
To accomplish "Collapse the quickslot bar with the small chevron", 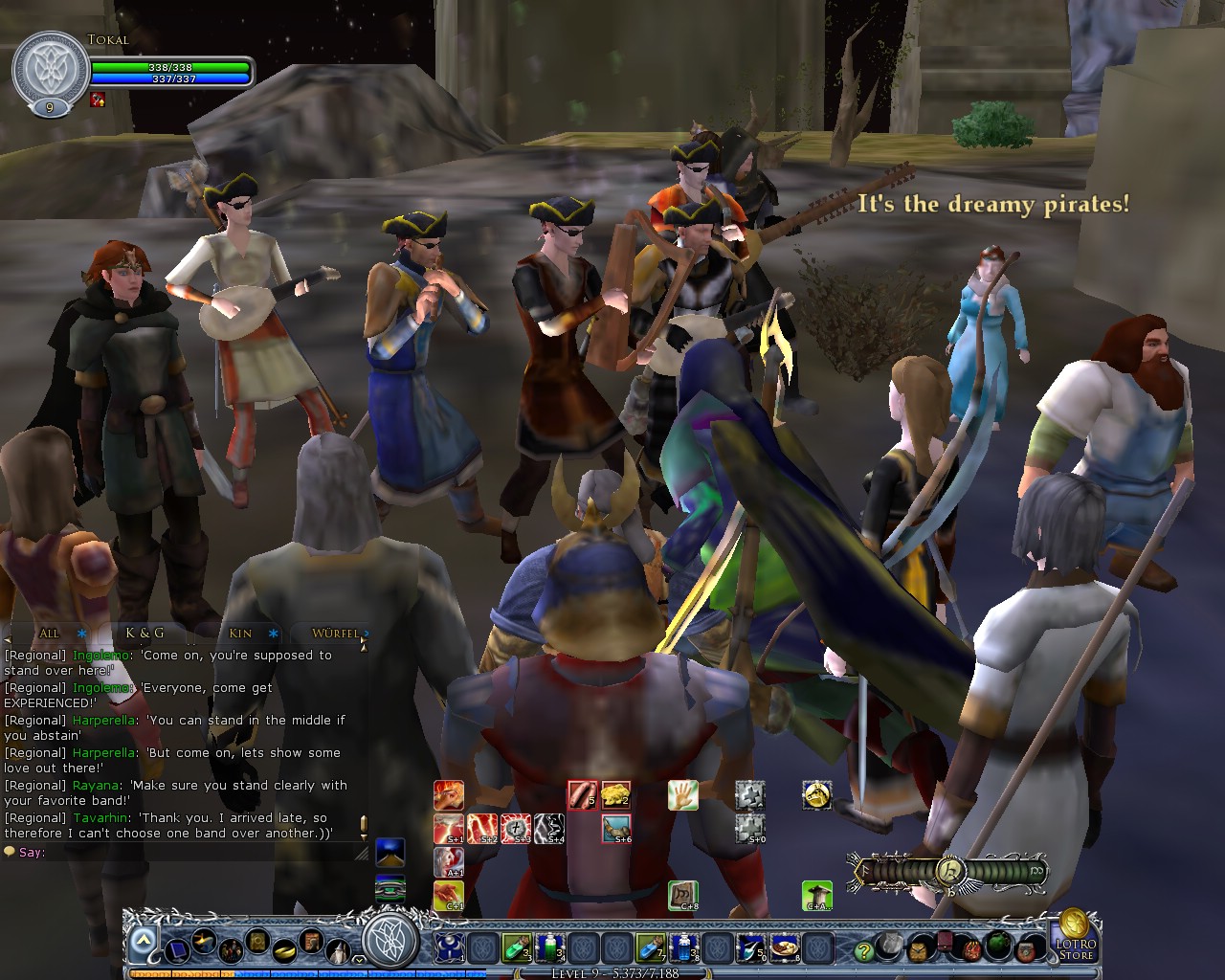I will tap(358, 959).
